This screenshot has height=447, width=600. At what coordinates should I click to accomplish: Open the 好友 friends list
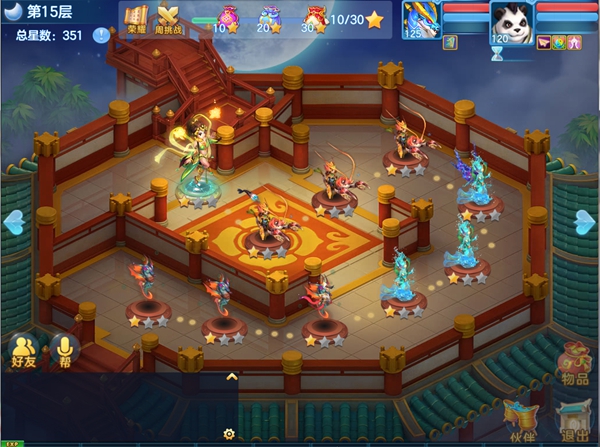click(23, 349)
